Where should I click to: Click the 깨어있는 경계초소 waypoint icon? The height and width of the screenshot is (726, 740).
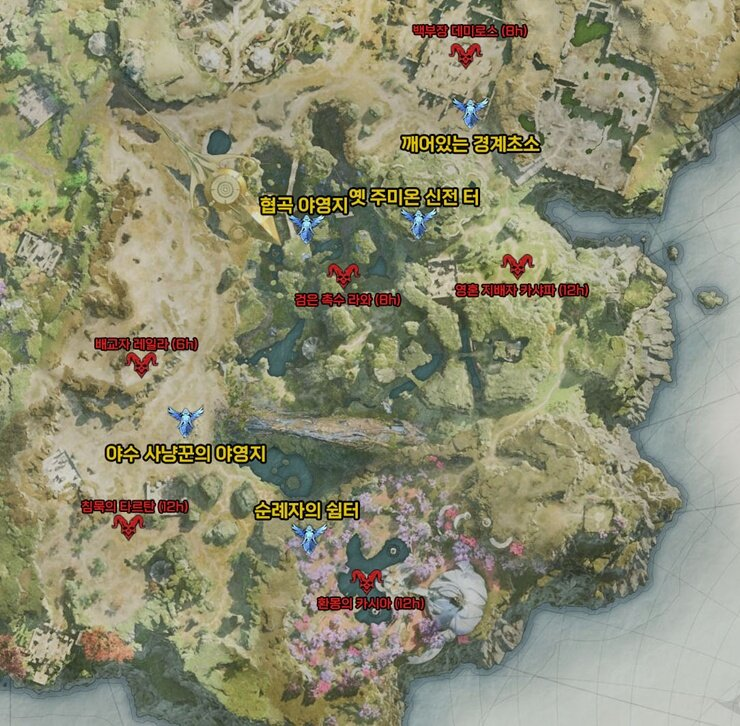468,109
